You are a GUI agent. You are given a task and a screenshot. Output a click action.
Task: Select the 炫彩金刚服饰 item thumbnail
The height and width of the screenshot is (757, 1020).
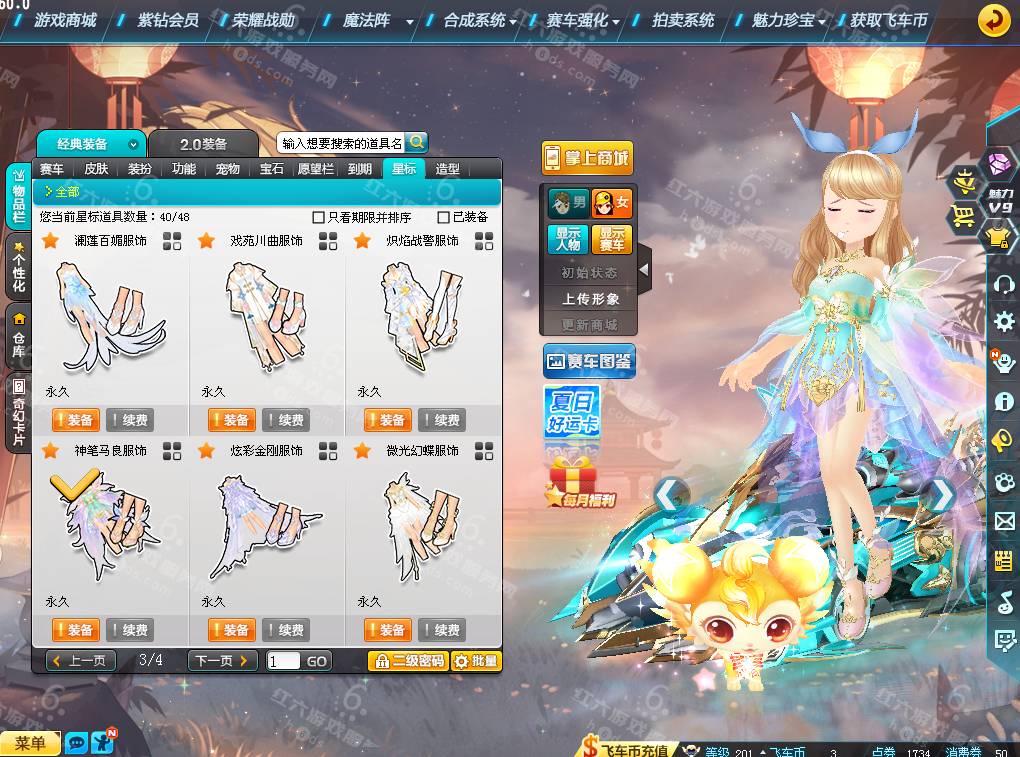263,525
